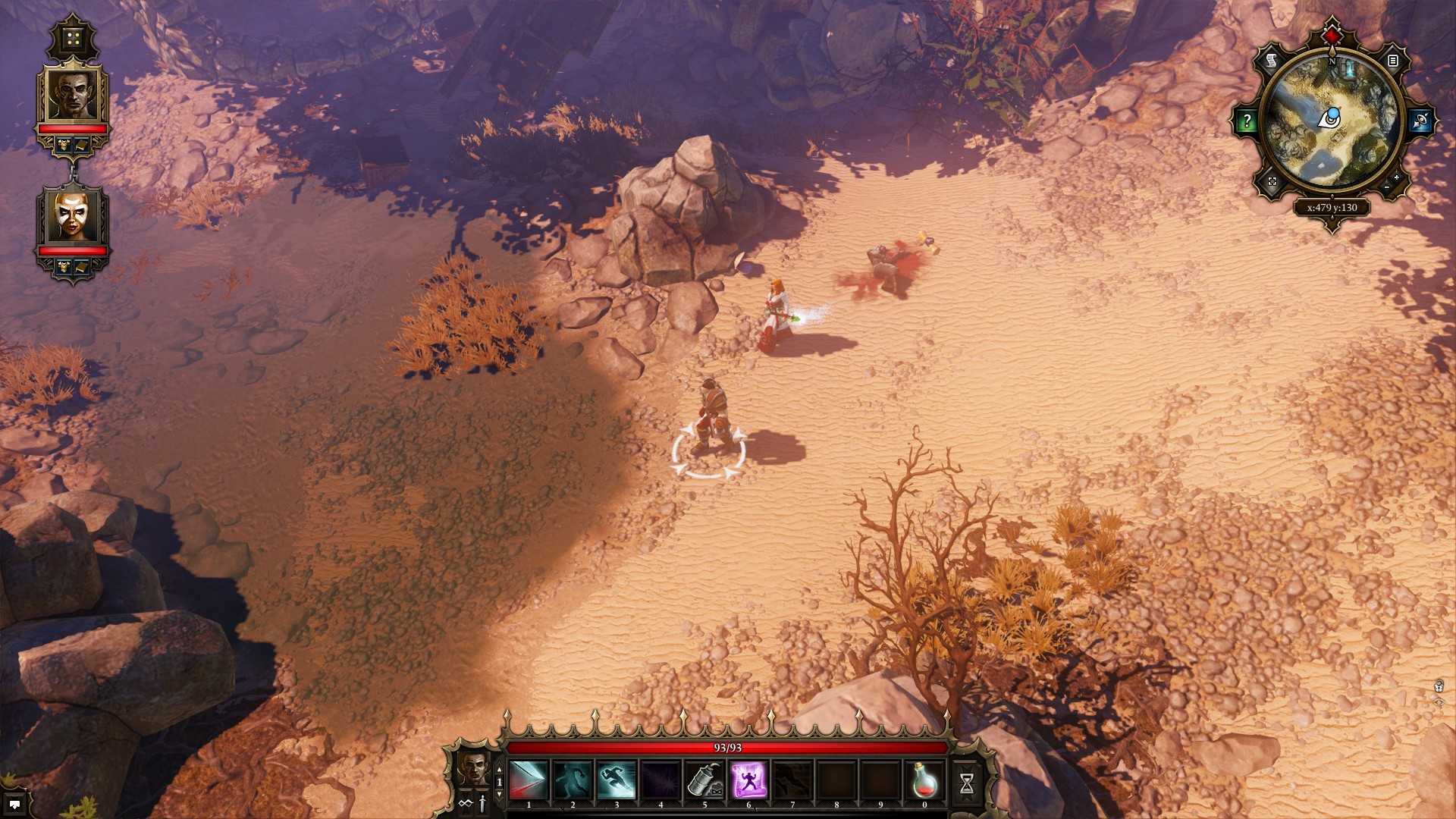Select the smoke grenade in slot 5

(704, 780)
